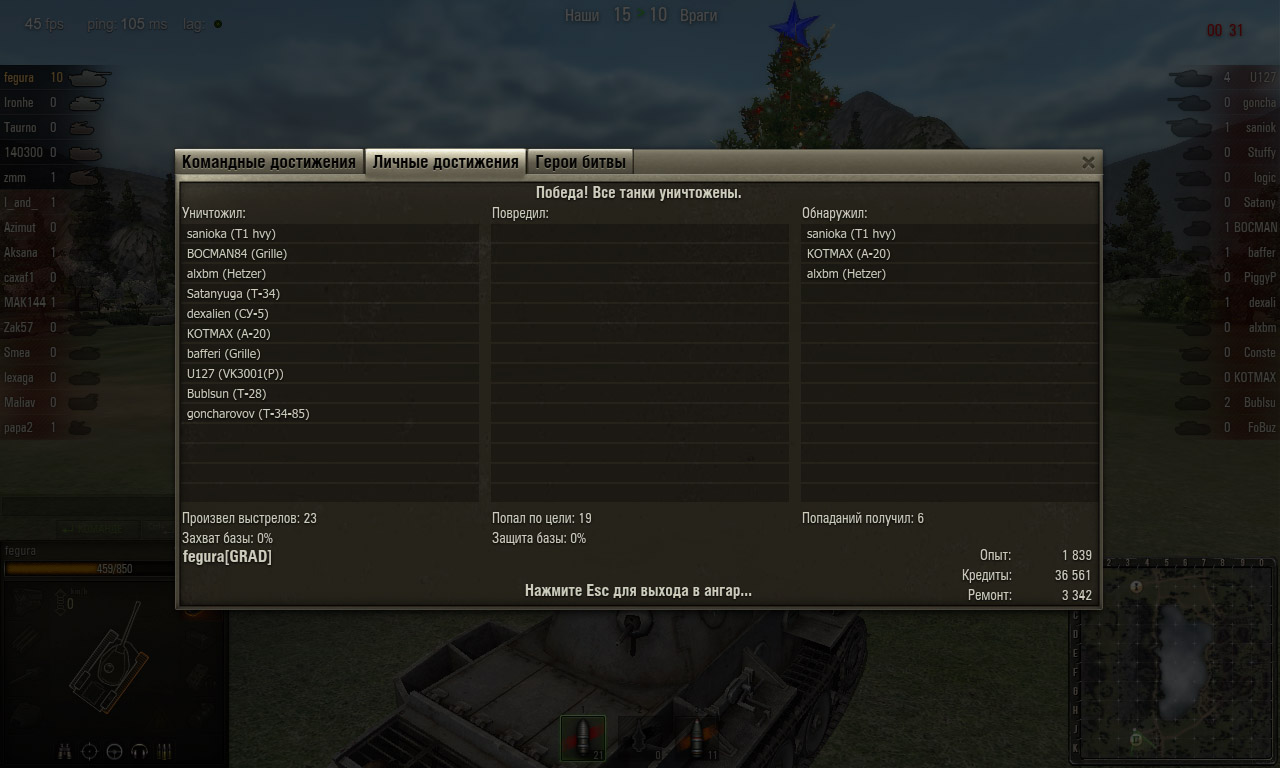The height and width of the screenshot is (768, 1280).
Task: Select the Личные достижения tab
Action: [x=445, y=162]
